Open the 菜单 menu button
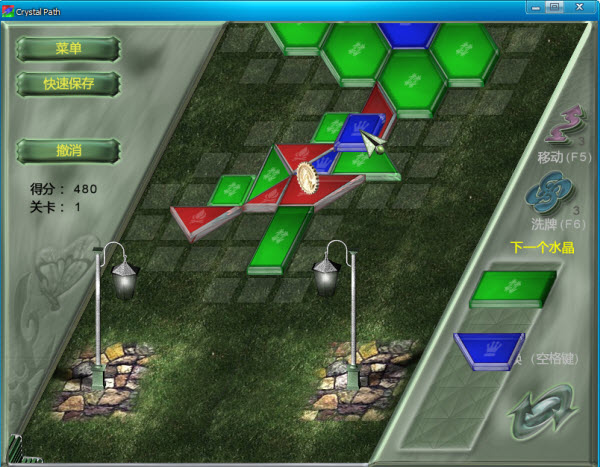 (x=68, y=48)
